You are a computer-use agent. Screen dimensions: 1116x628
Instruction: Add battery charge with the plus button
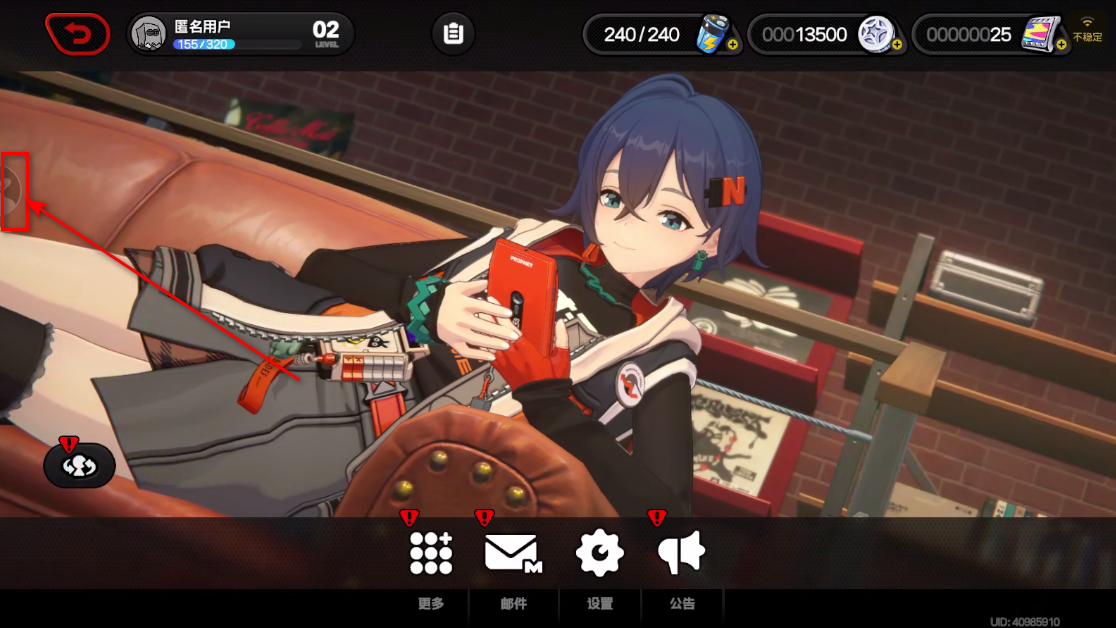click(733, 45)
